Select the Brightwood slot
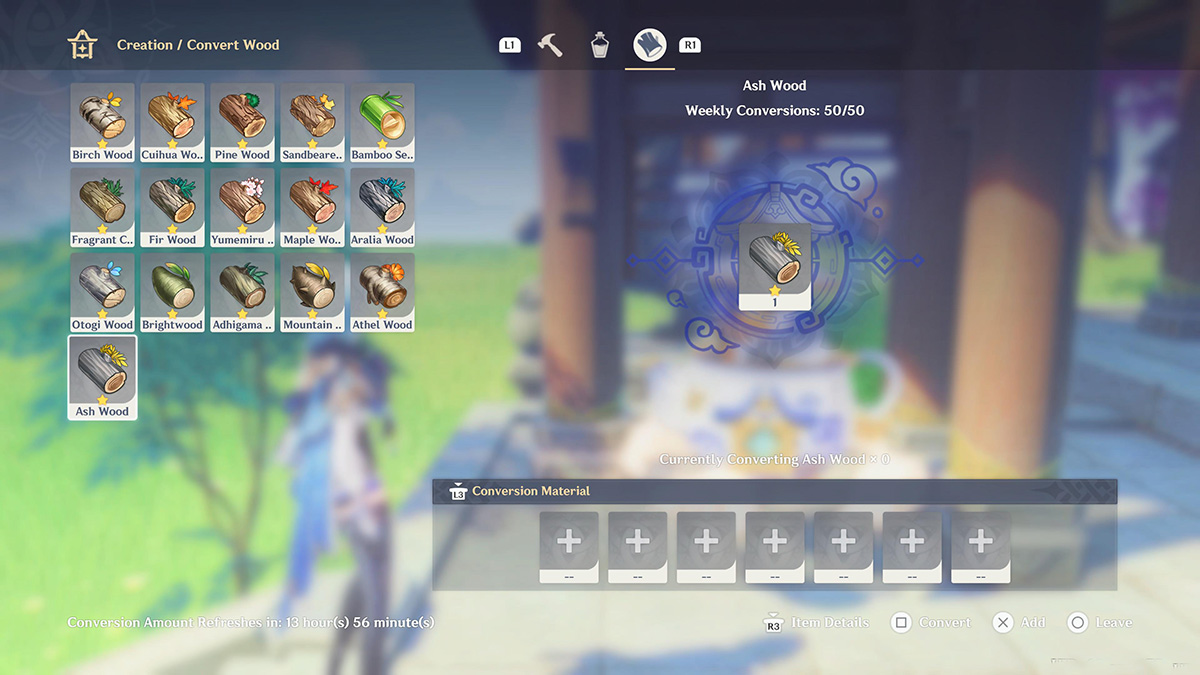The height and width of the screenshot is (675, 1200). (x=172, y=292)
